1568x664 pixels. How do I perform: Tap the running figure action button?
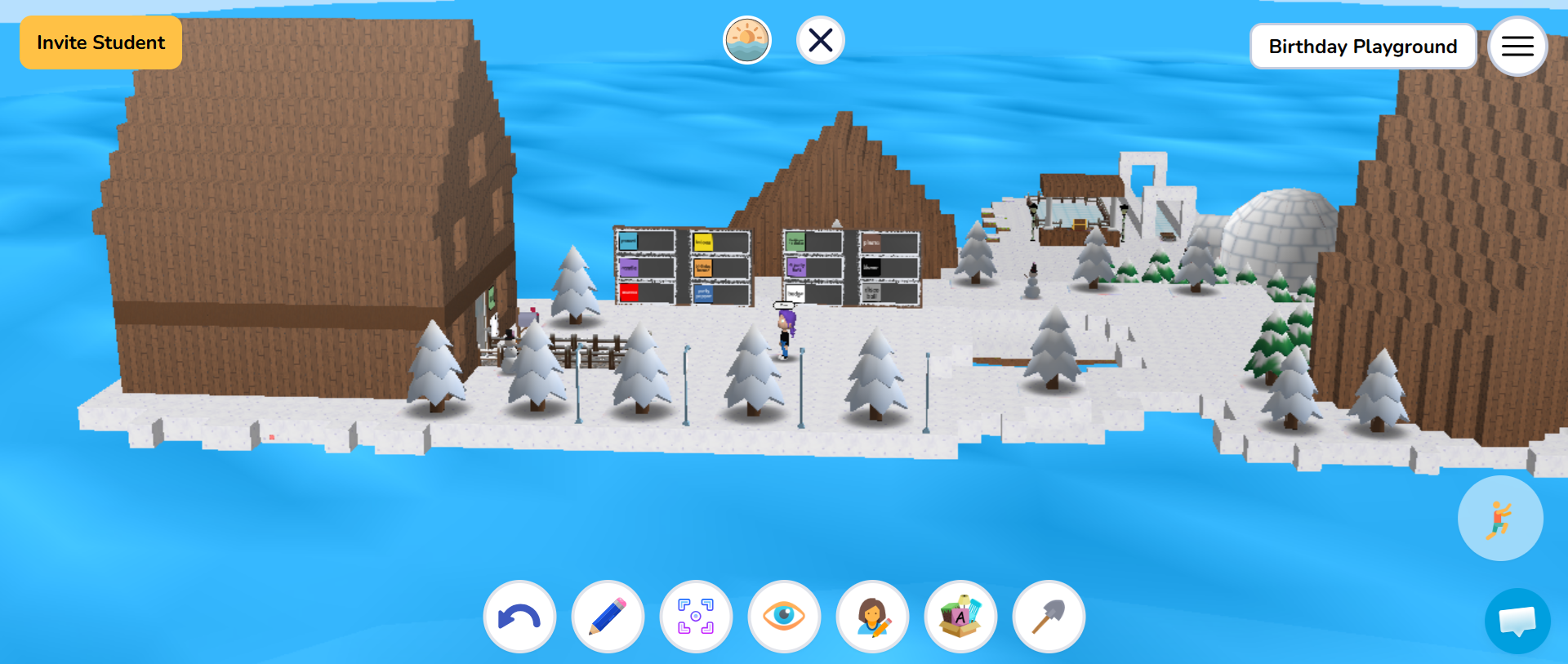tap(1499, 519)
